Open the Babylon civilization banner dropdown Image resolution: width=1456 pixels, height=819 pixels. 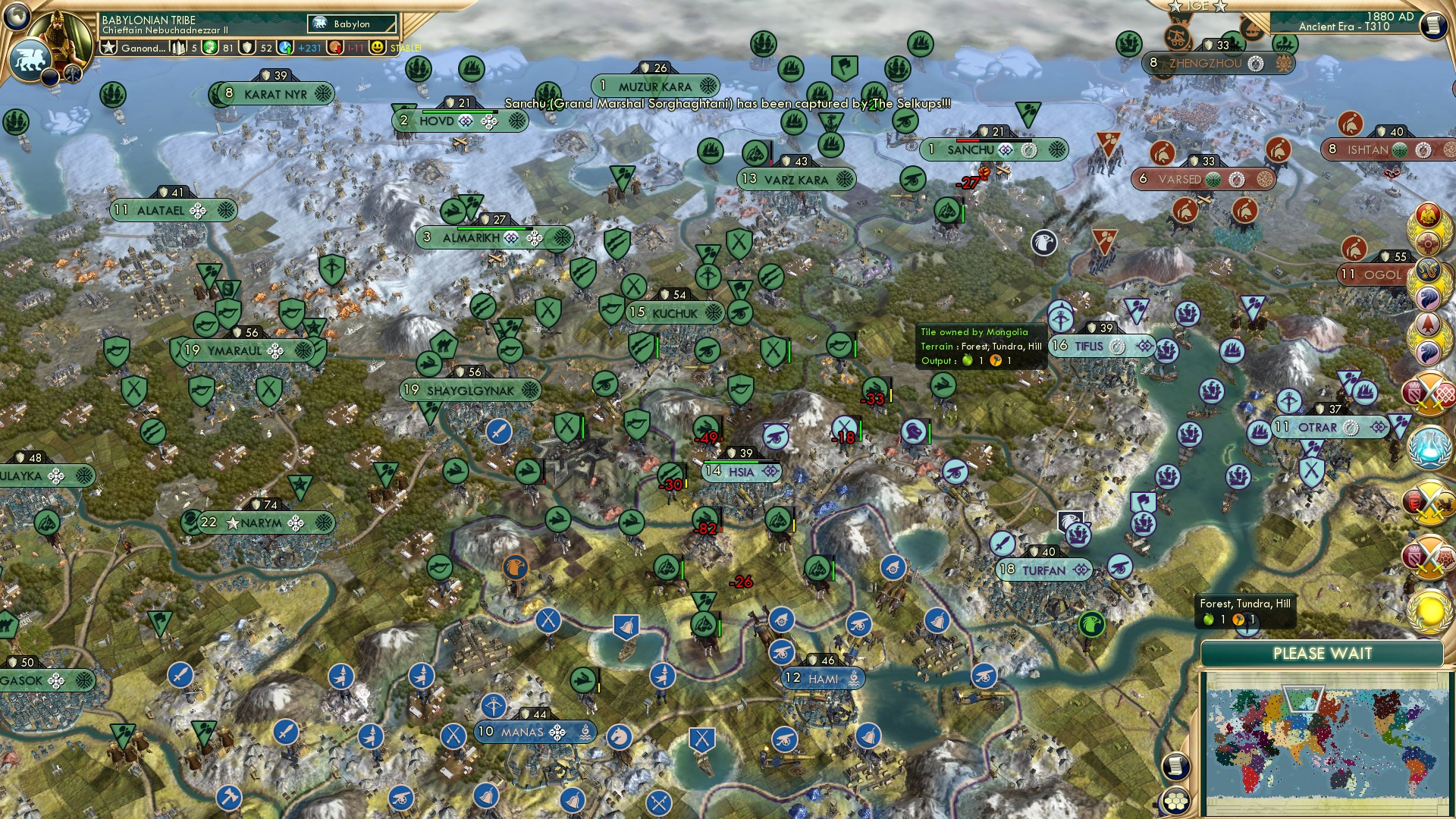point(353,24)
